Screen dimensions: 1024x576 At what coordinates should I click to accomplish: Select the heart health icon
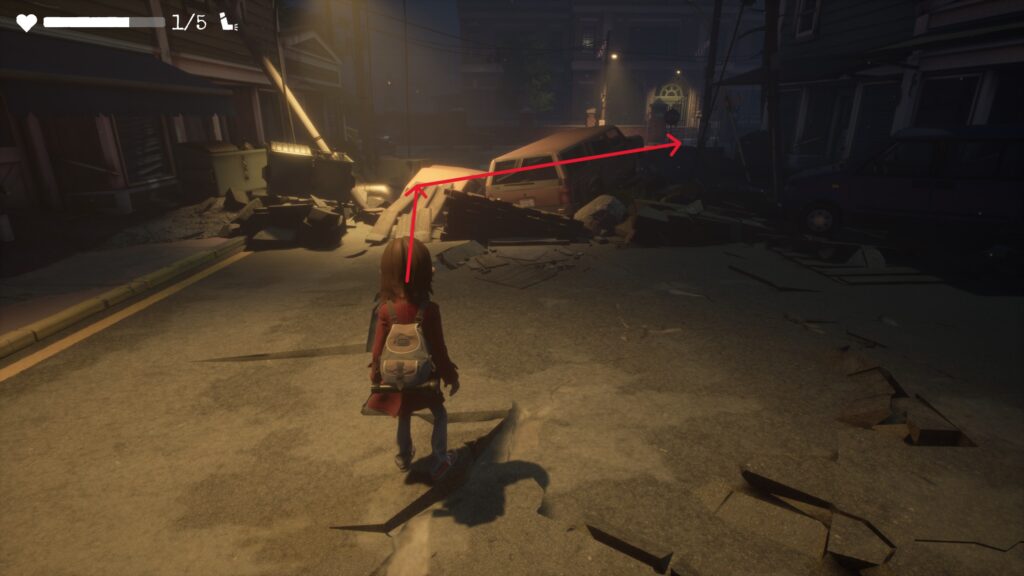(26, 22)
